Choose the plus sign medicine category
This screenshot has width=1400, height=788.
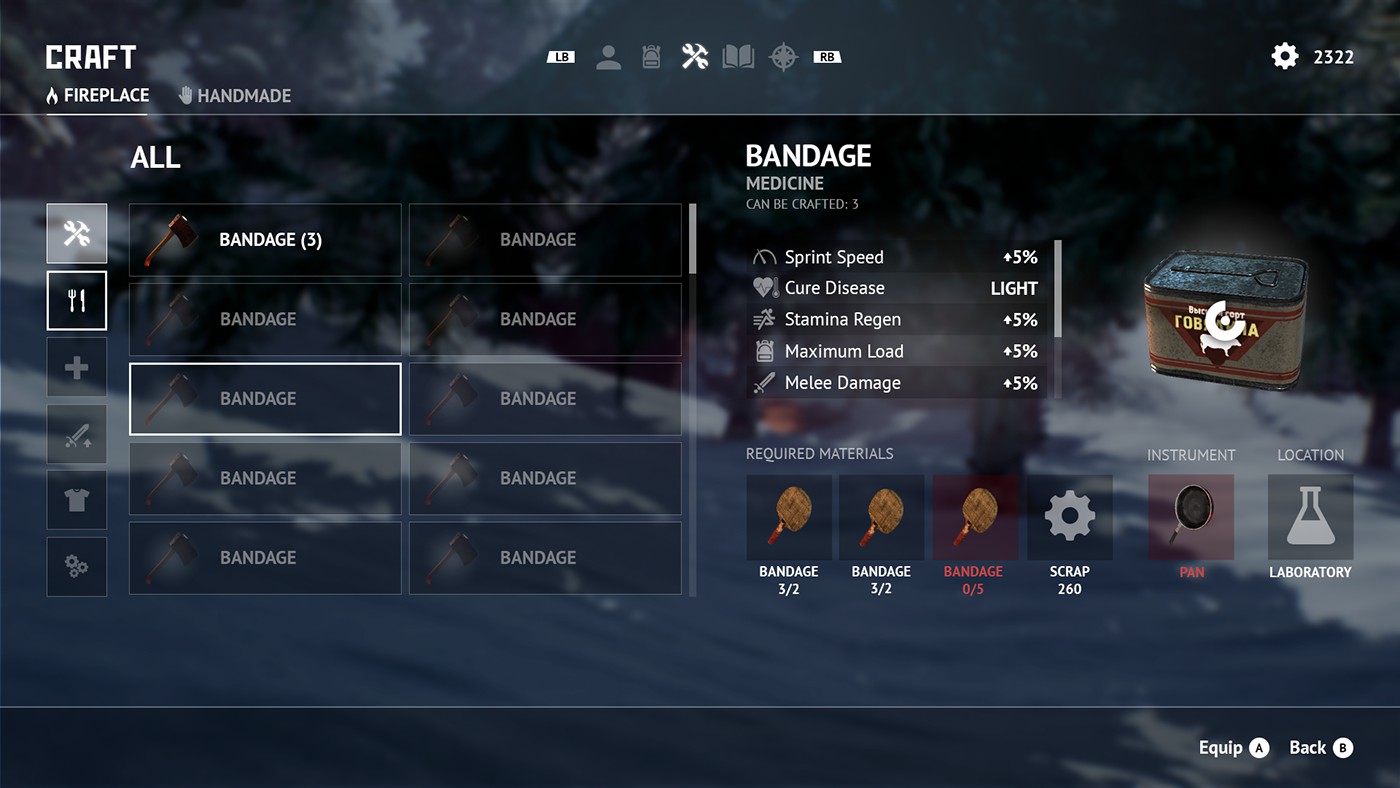click(x=77, y=367)
